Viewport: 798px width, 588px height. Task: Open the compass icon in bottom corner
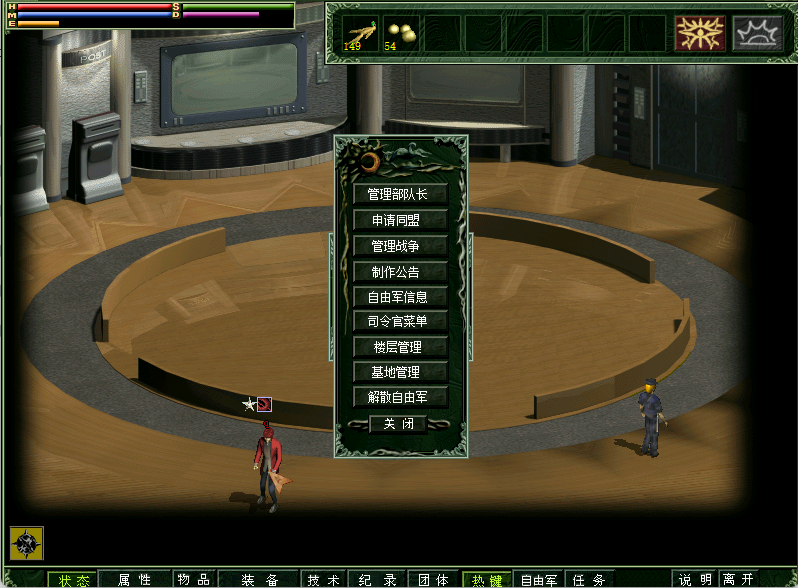26,542
